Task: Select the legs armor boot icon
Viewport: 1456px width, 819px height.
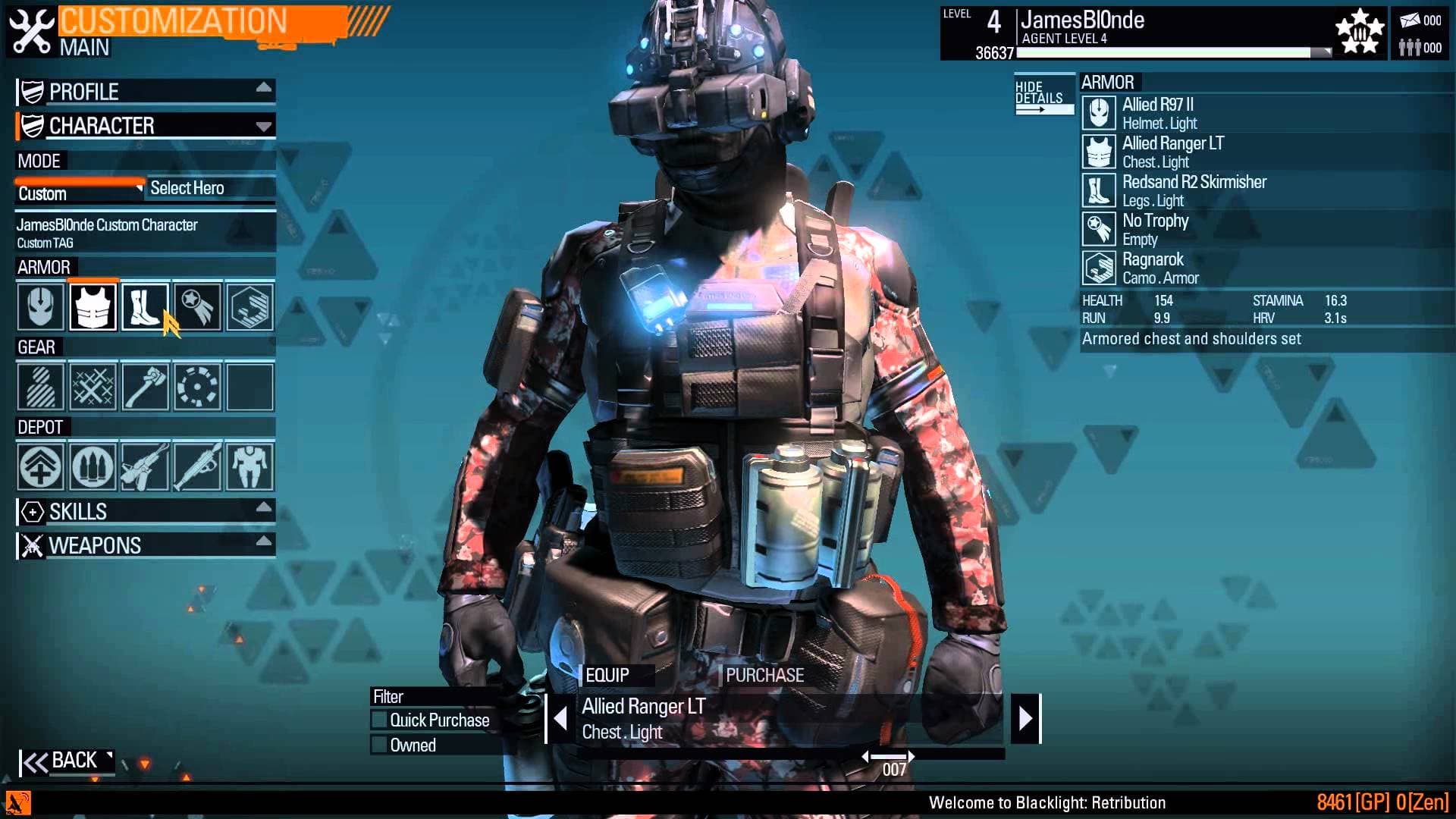Action: tap(145, 306)
